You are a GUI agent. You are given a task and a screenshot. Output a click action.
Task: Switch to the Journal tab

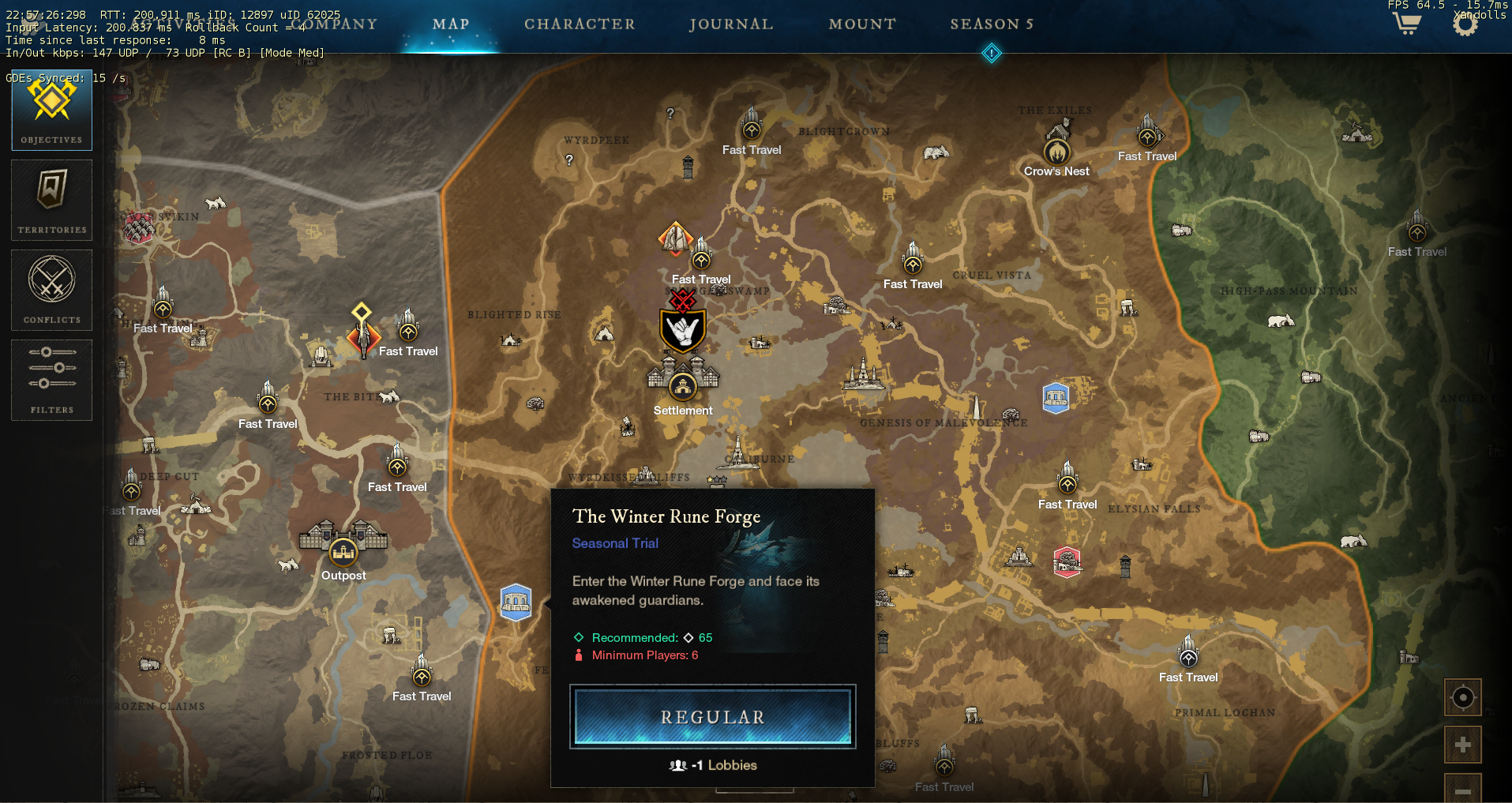pyautogui.click(x=730, y=24)
